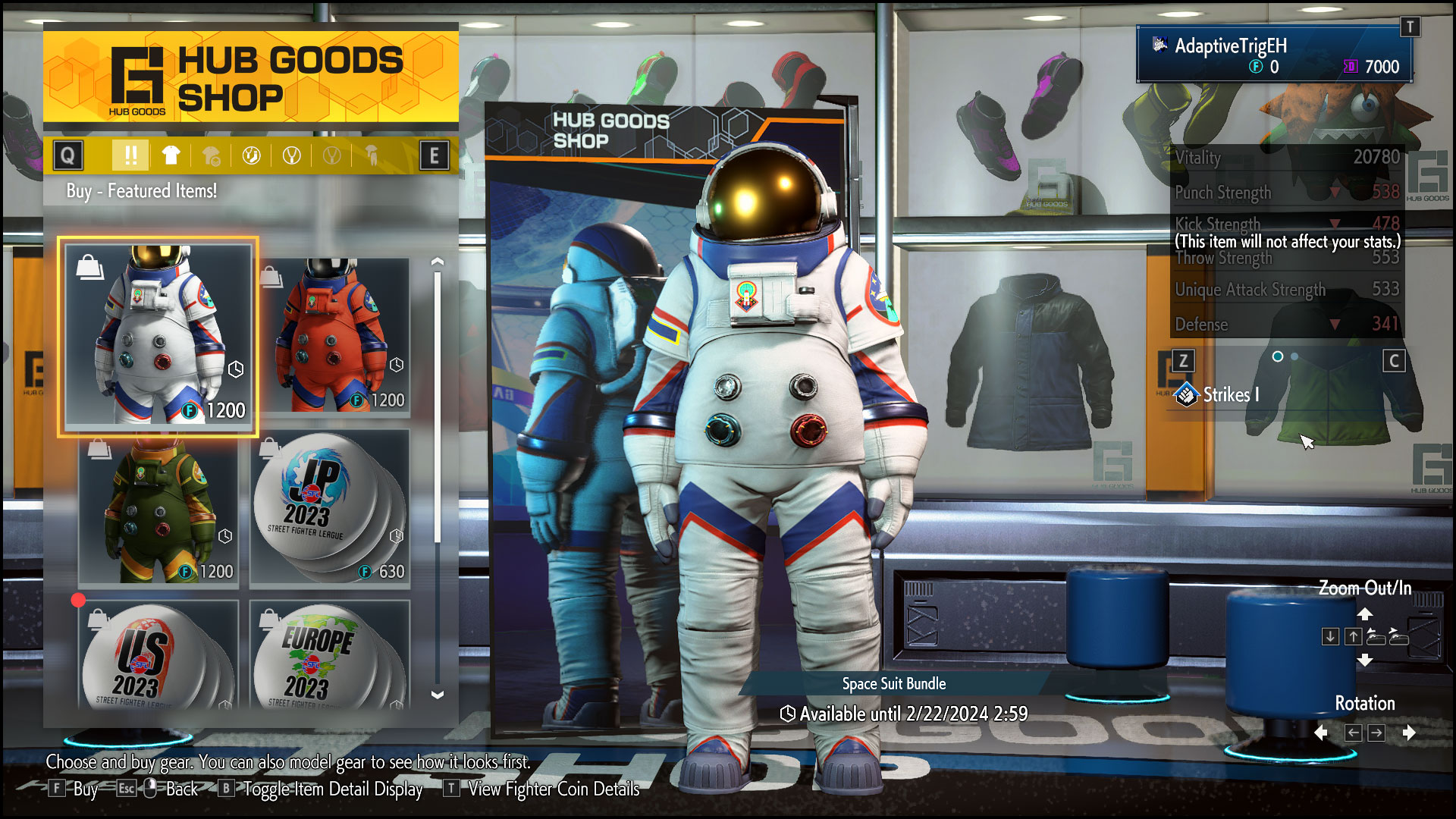Click the scrollbar down arrow in item list
Viewport: 1456px width, 819px height.
[436, 695]
